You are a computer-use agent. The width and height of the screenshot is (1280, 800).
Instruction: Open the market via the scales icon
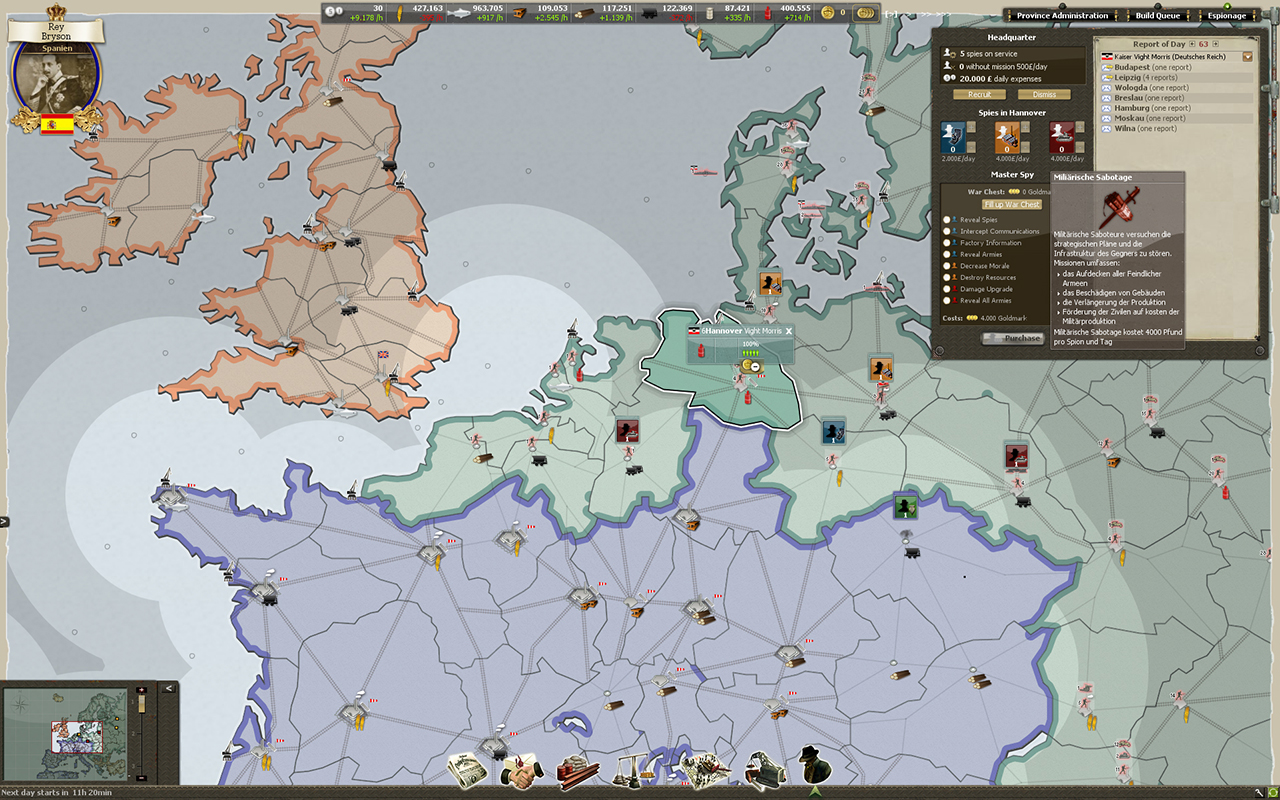[635, 769]
